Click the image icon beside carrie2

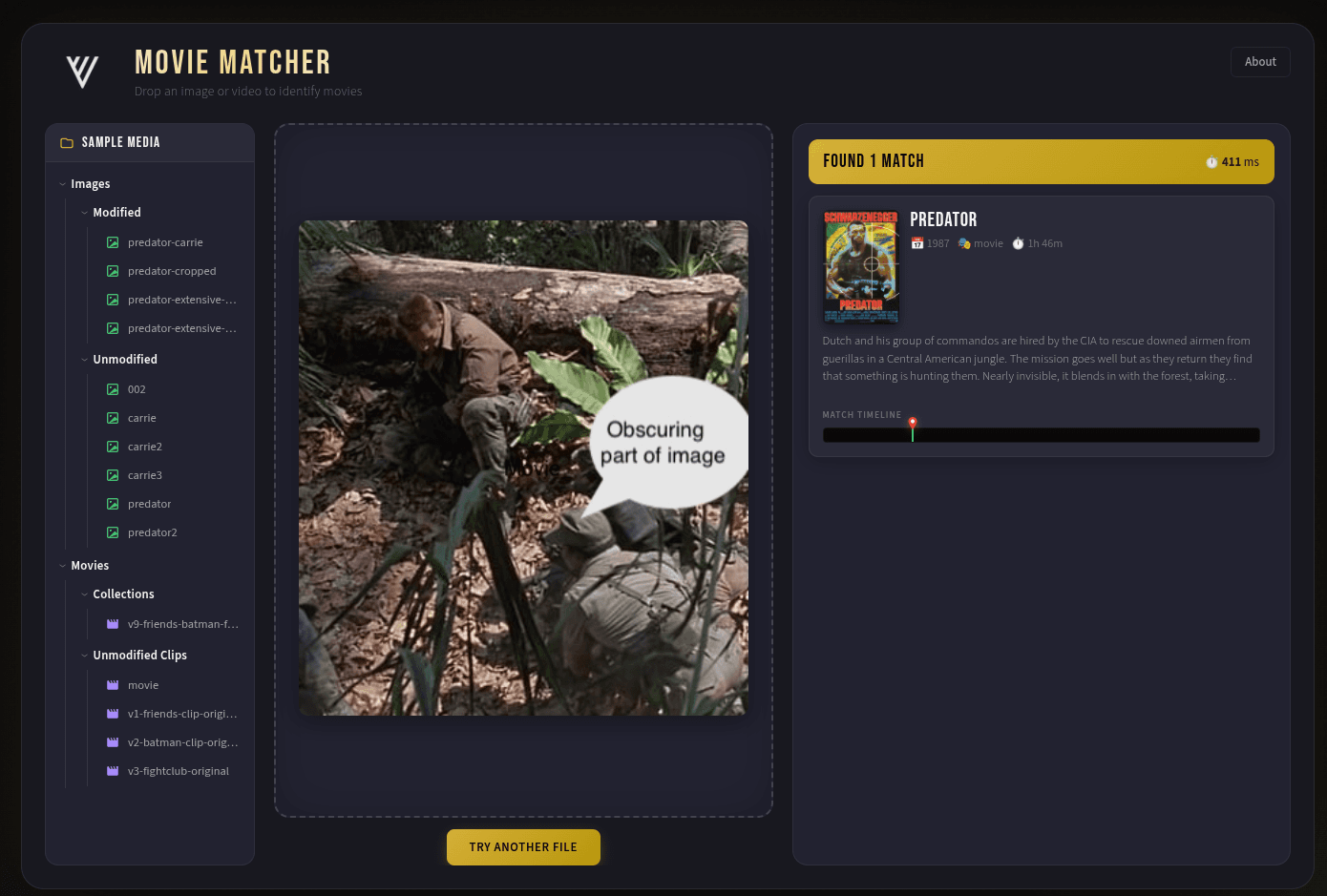tap(113, 446)
